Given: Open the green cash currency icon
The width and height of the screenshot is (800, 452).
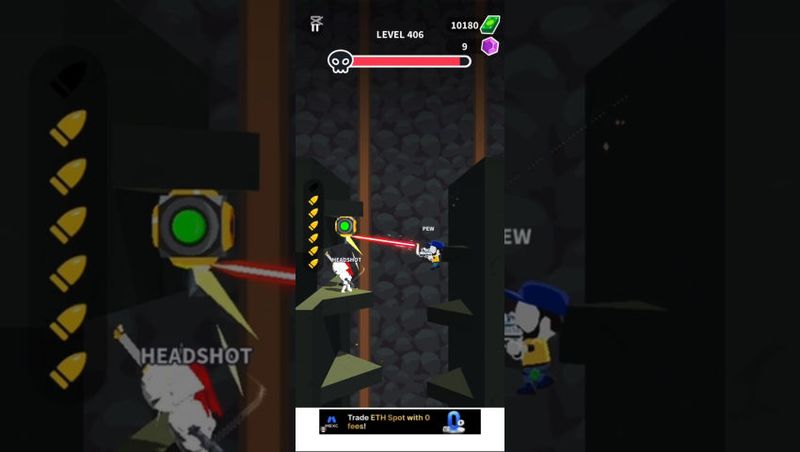Looking at the screenshot, I should tap(490, 25).
